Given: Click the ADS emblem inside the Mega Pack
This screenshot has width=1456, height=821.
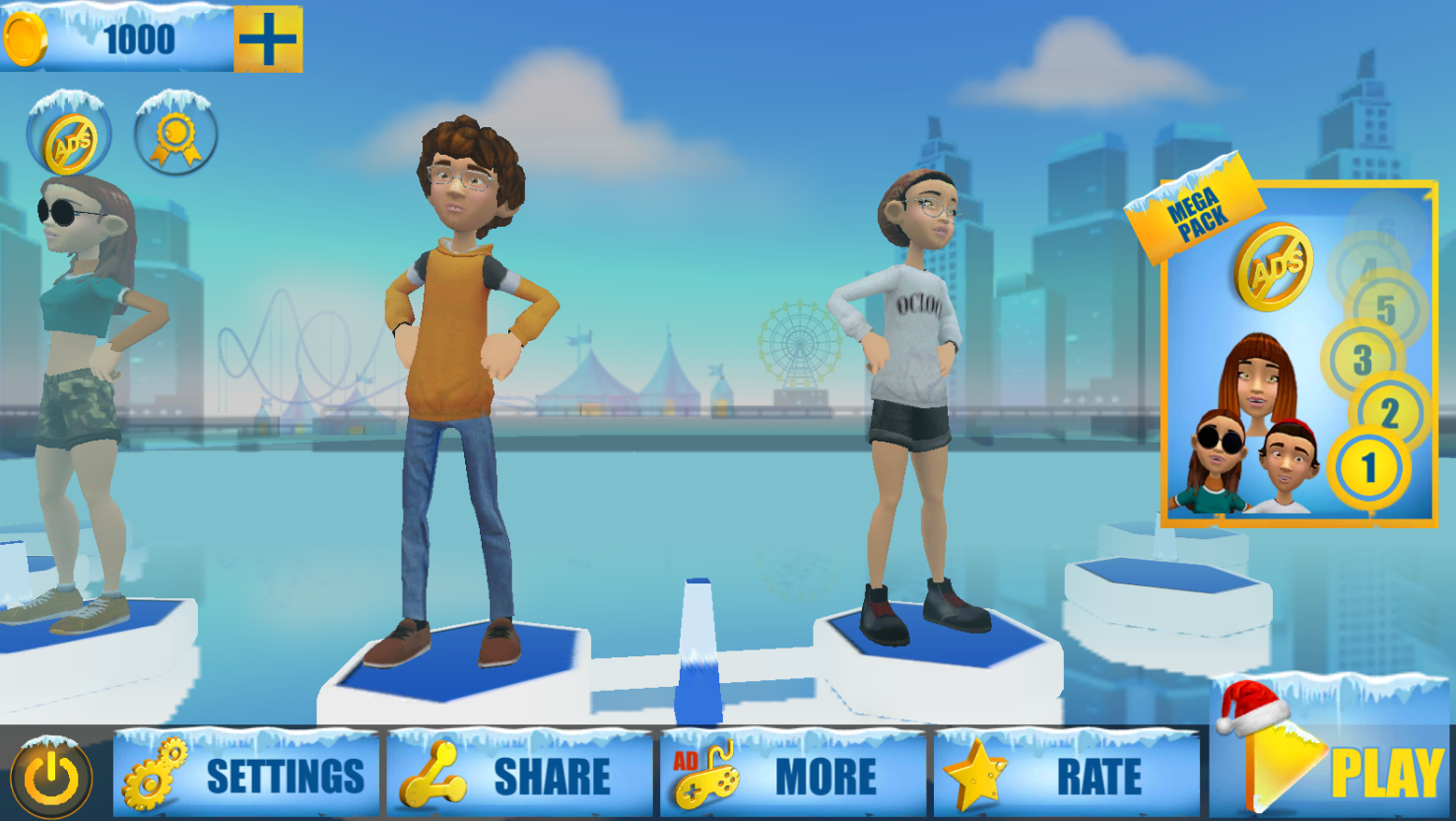Looking at the screenshot, I should tap(1276, 266).
